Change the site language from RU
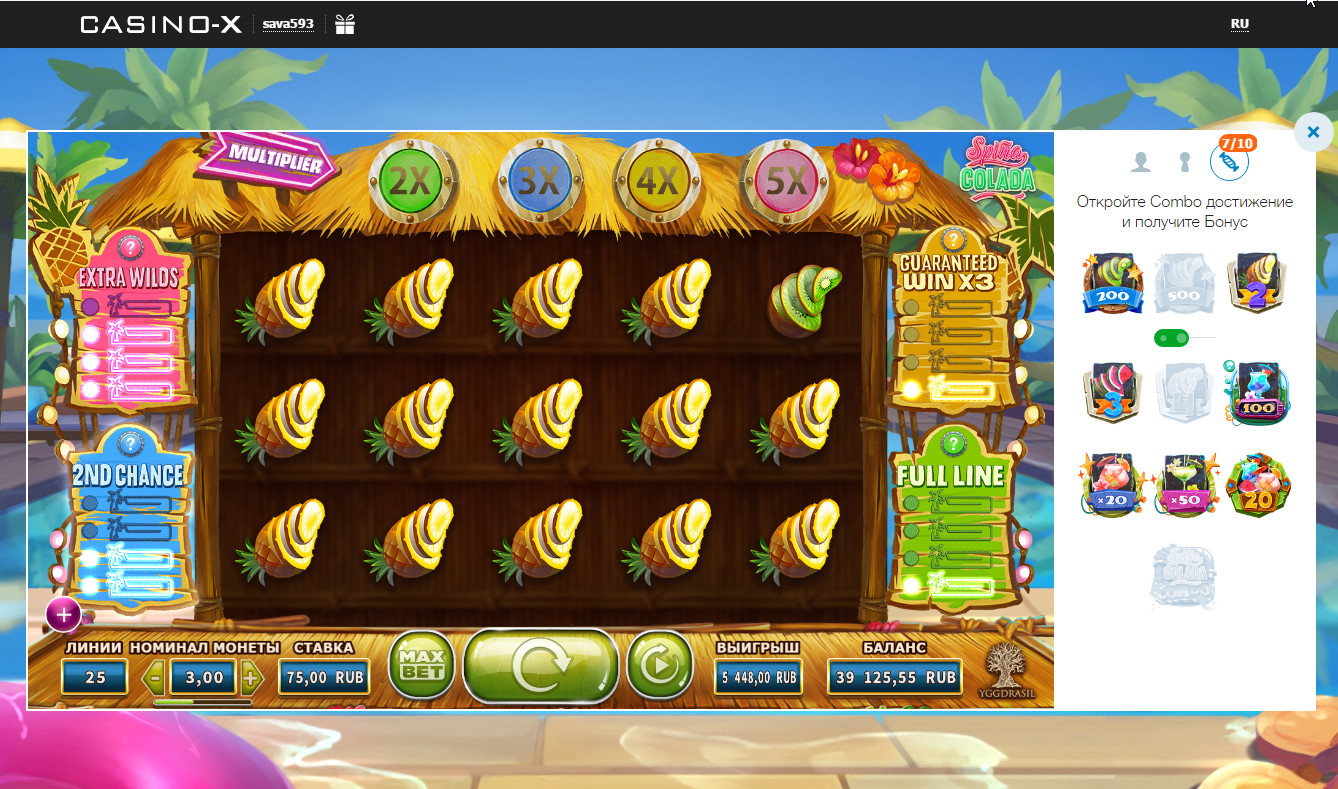This screenshot has height=789, width=1338. coord(1240,24)
